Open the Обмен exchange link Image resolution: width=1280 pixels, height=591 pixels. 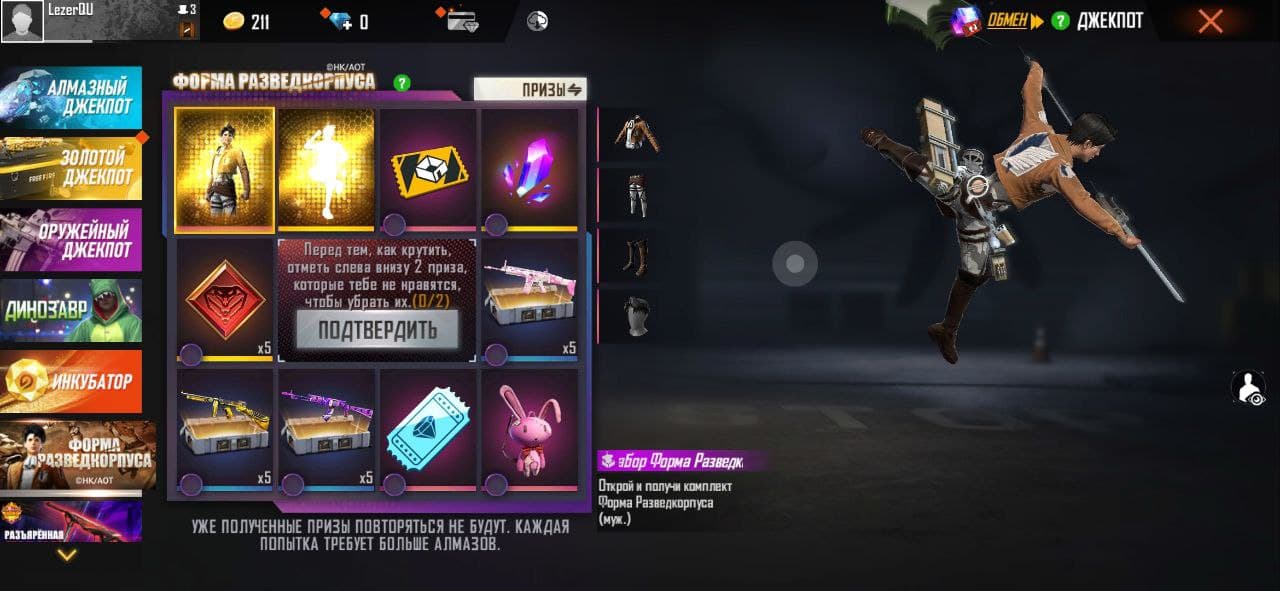point(1007,21)
